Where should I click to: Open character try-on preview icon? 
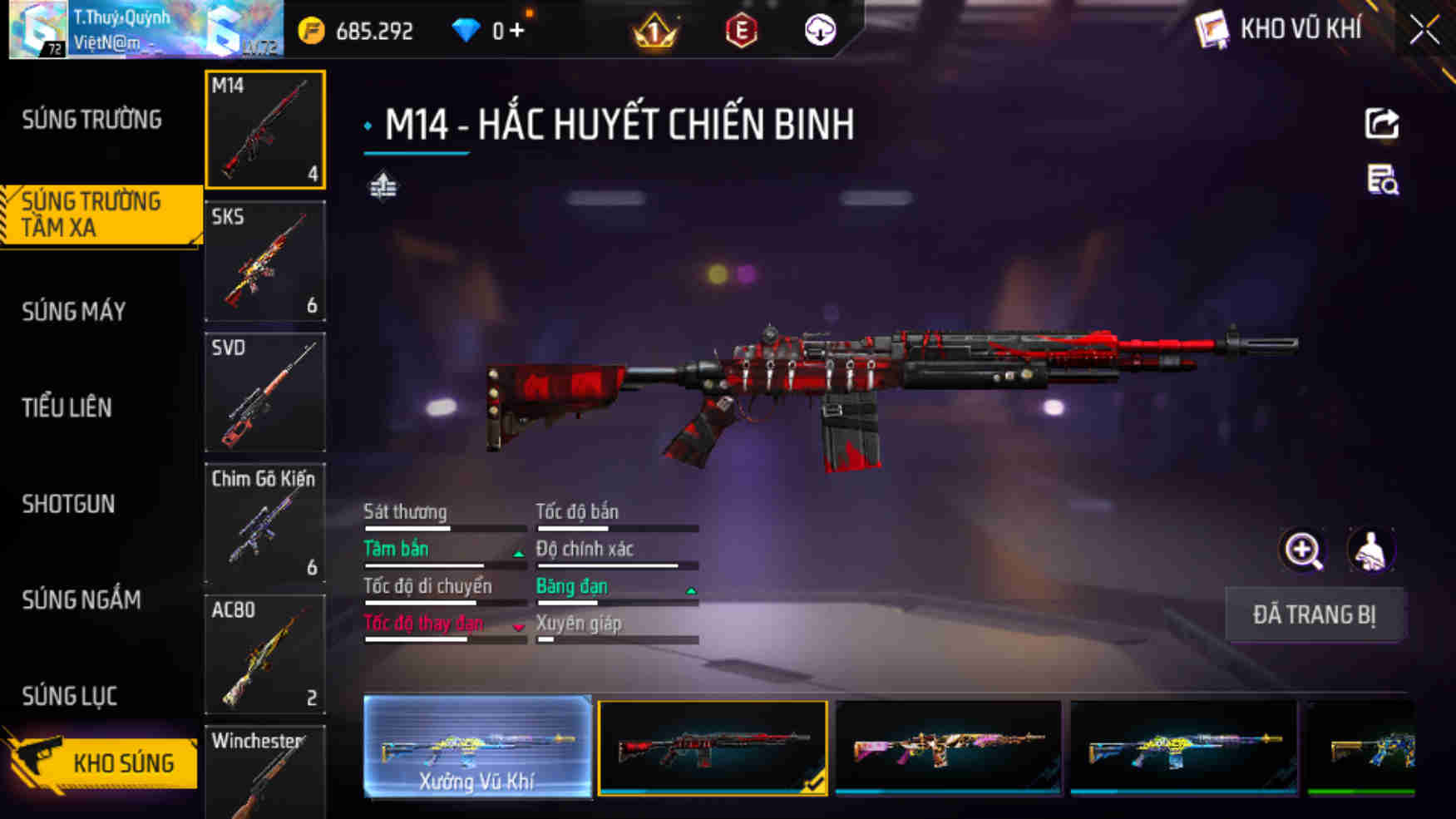(x=1370, y=550)
